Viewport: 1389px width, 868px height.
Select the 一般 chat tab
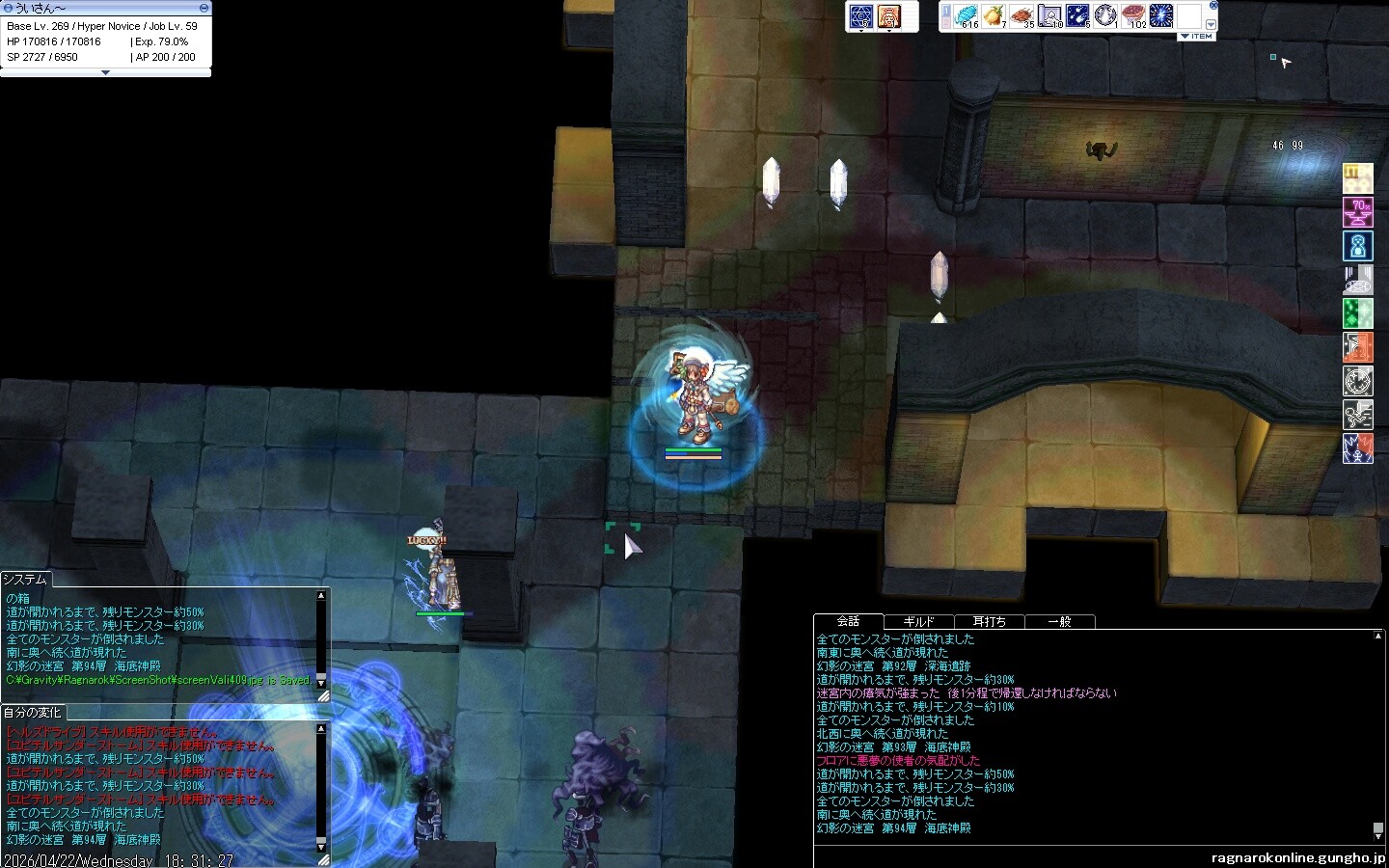(x=1059, y=622)
